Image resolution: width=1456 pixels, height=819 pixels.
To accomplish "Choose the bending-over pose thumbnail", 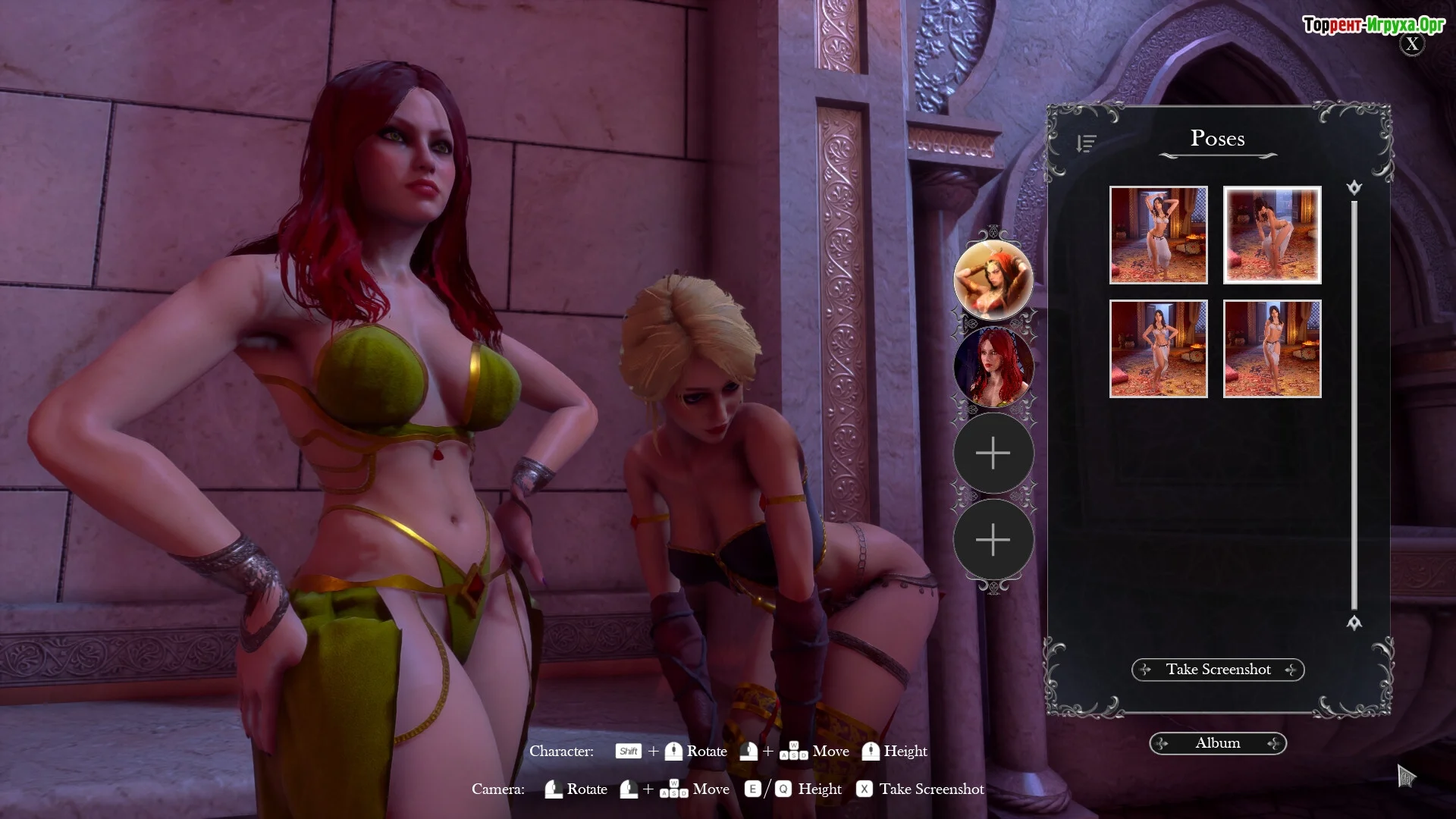I will [x=1272, y=235].
